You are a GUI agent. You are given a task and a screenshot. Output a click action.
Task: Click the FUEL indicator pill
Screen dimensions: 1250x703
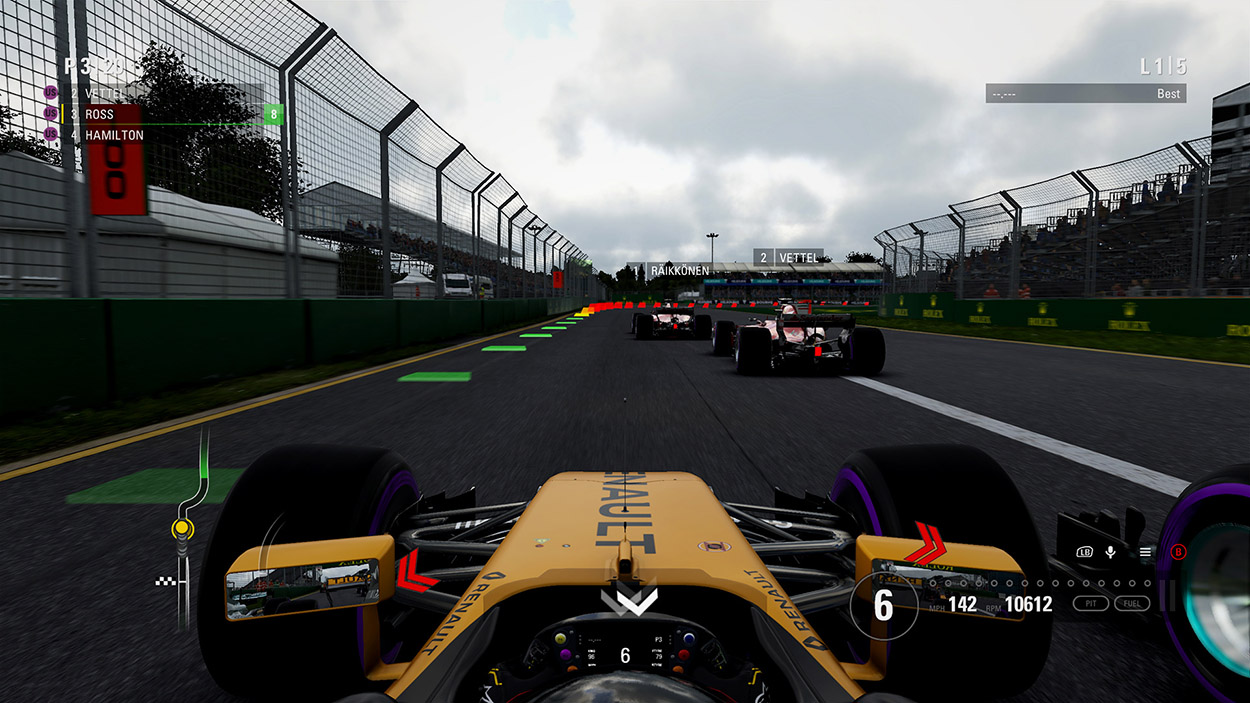(1132, 603)
